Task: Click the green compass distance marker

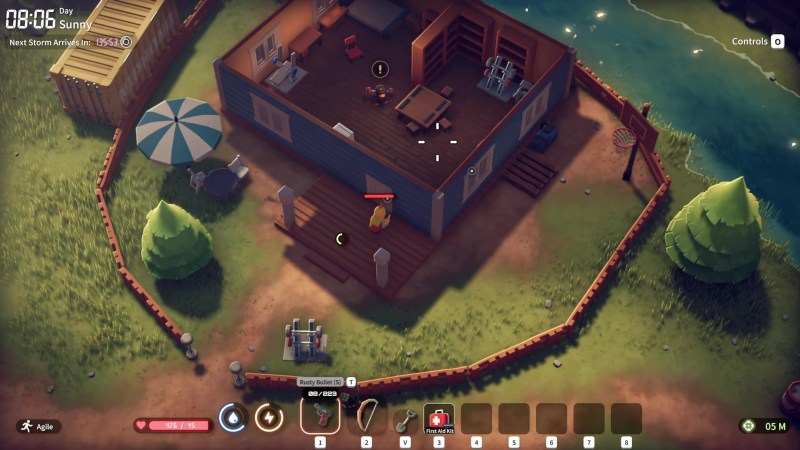Action: point(747,426)
